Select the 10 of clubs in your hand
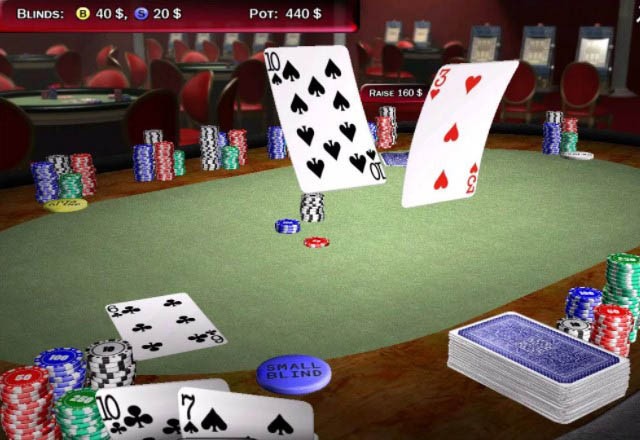Screen dimensions: 640x440 (132, 413)
